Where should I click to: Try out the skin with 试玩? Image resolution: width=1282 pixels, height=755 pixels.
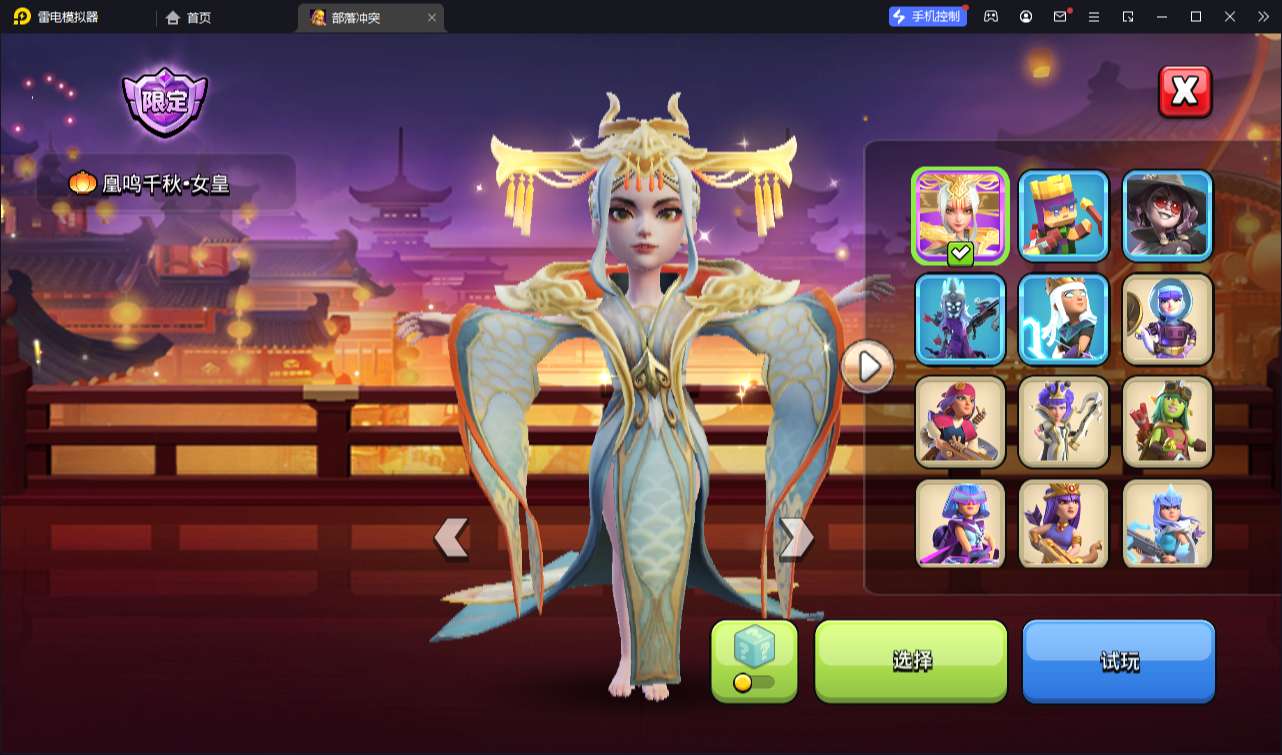pos(1118,660)
